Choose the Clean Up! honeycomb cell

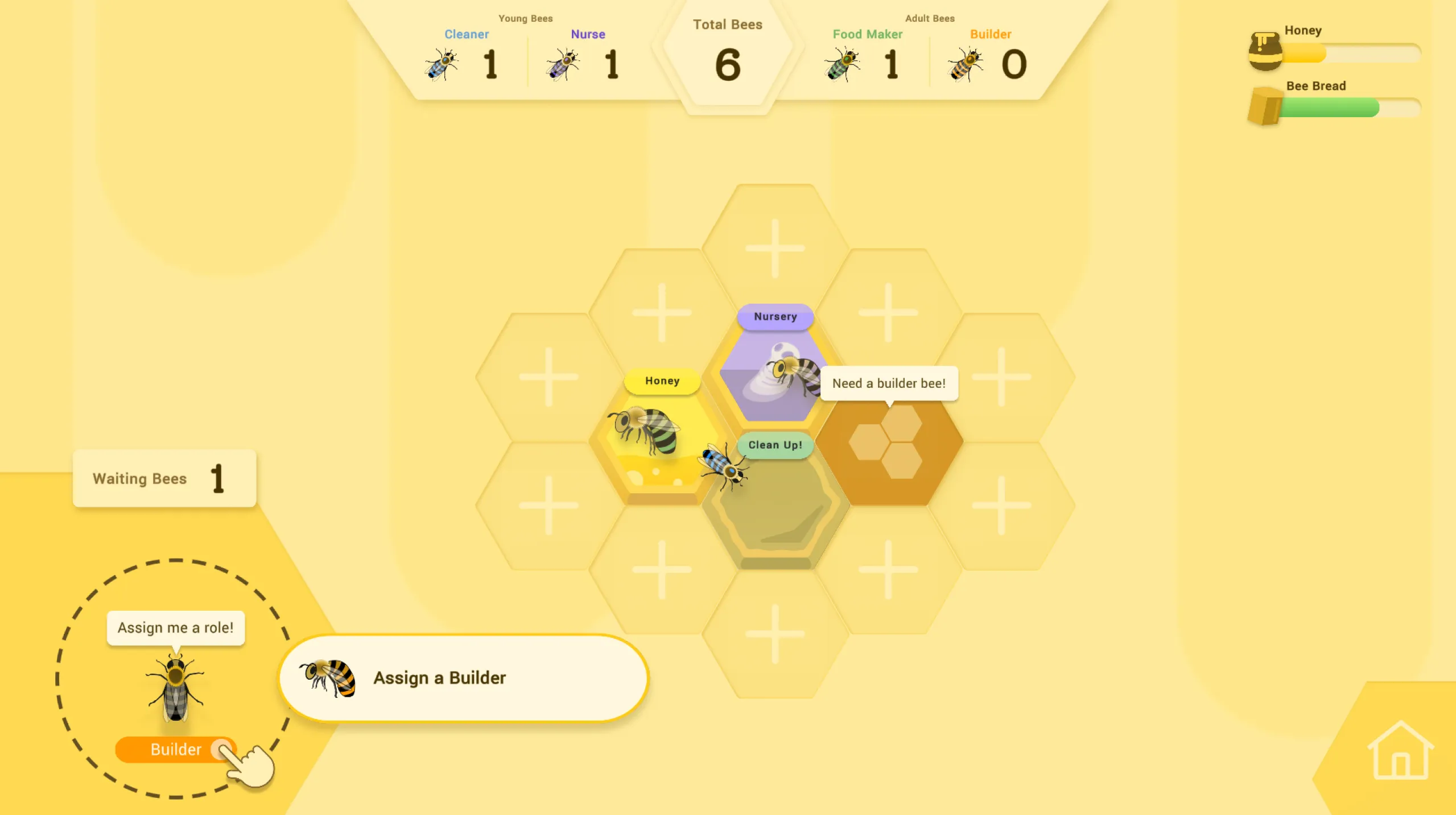tap(775, 506)
